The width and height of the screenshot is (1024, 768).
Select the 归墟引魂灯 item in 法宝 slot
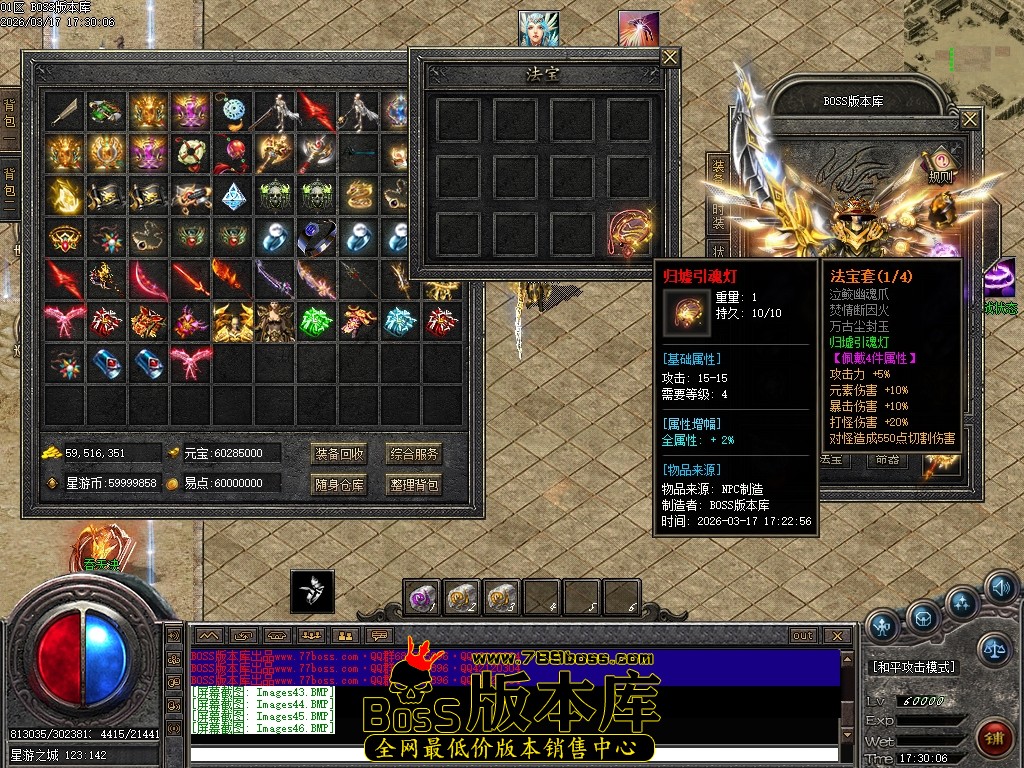pyautogui.click(x=632, y=232)
